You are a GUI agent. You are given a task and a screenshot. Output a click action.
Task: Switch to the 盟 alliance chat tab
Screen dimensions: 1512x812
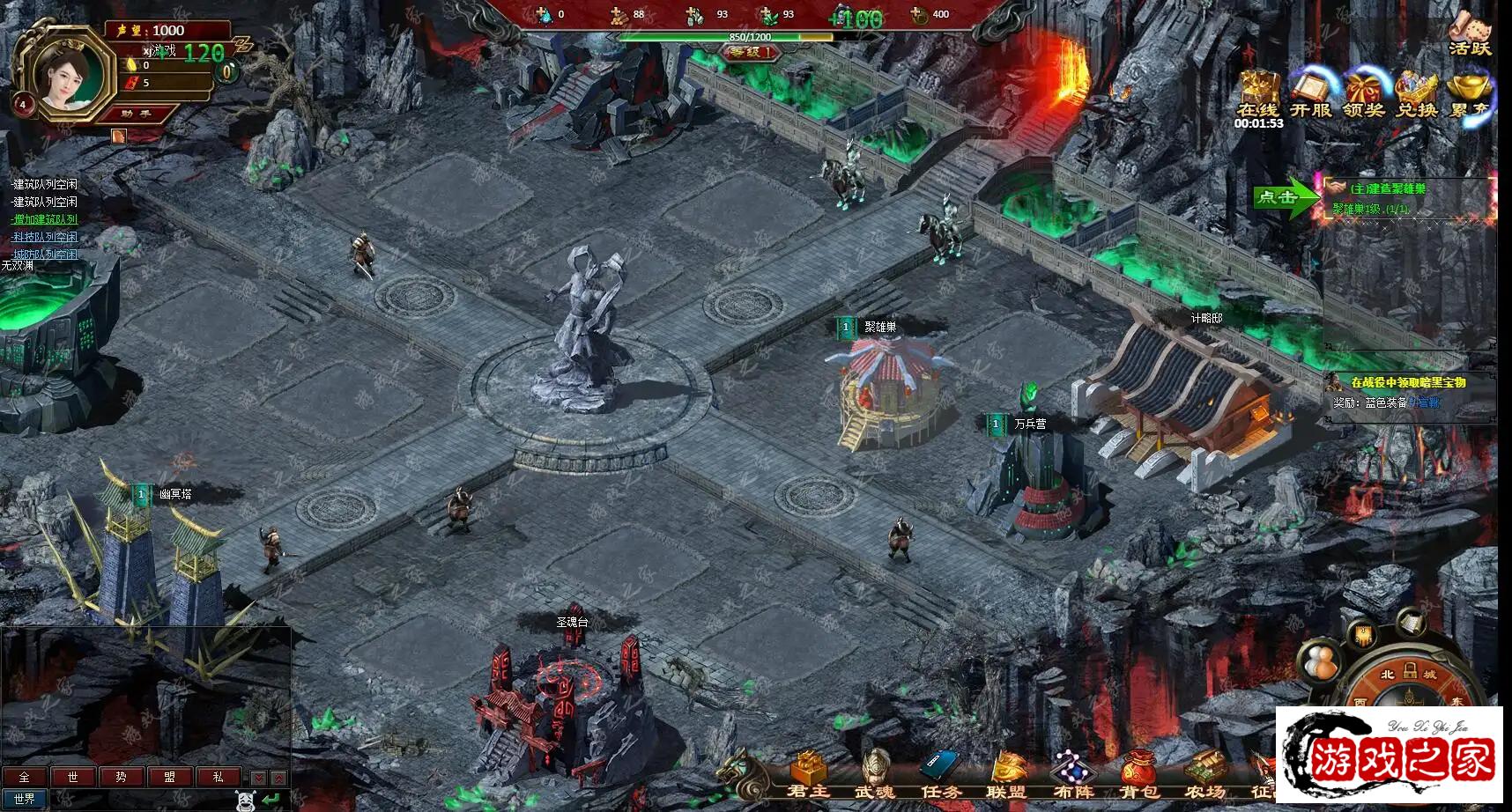pyautogui.click(x=169, y=777)
